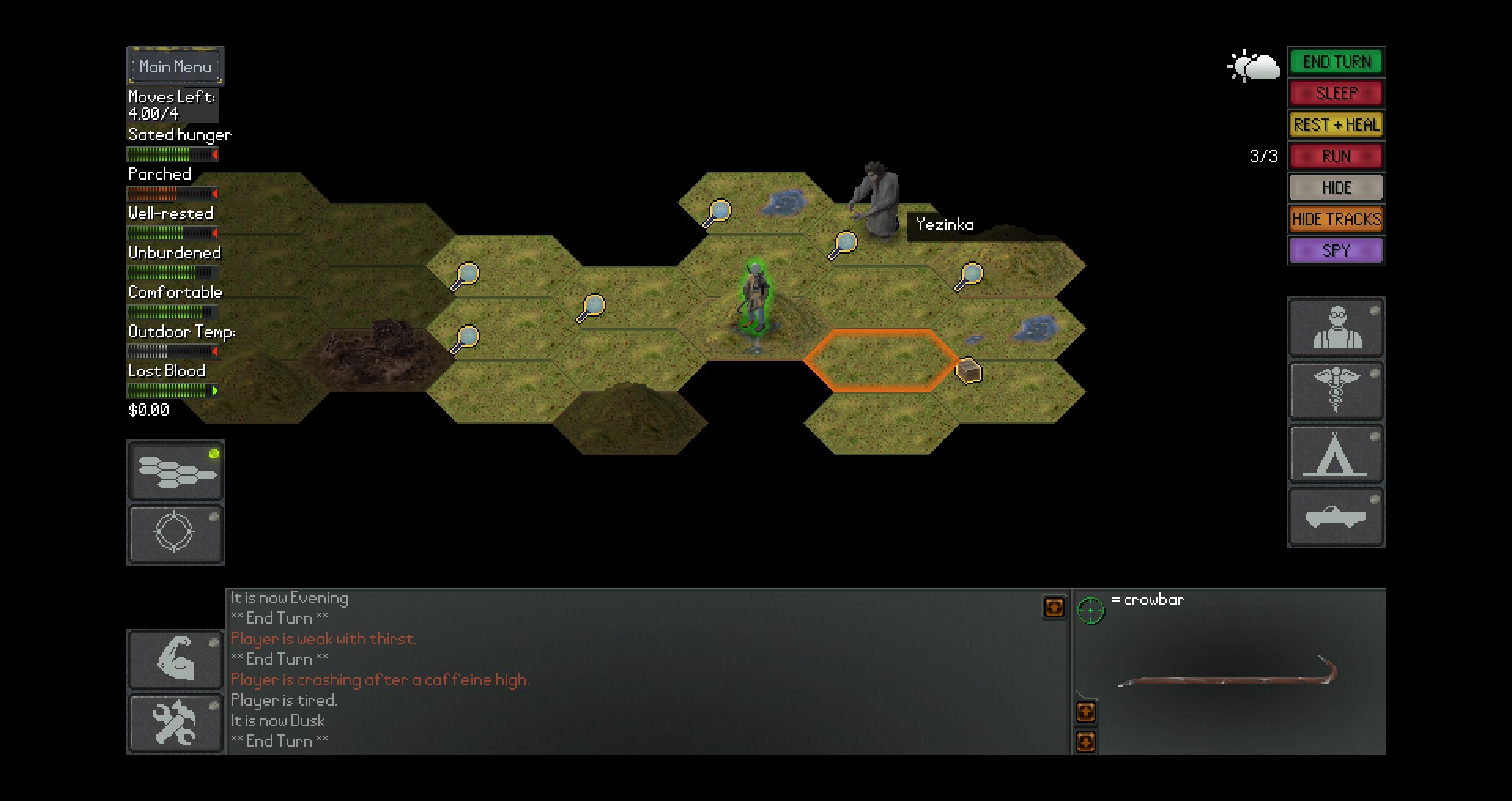This screenshot has height=801, width=1512.
Task: Open the vehicle panel with the car icon
Action: (x=1336, y=516)
